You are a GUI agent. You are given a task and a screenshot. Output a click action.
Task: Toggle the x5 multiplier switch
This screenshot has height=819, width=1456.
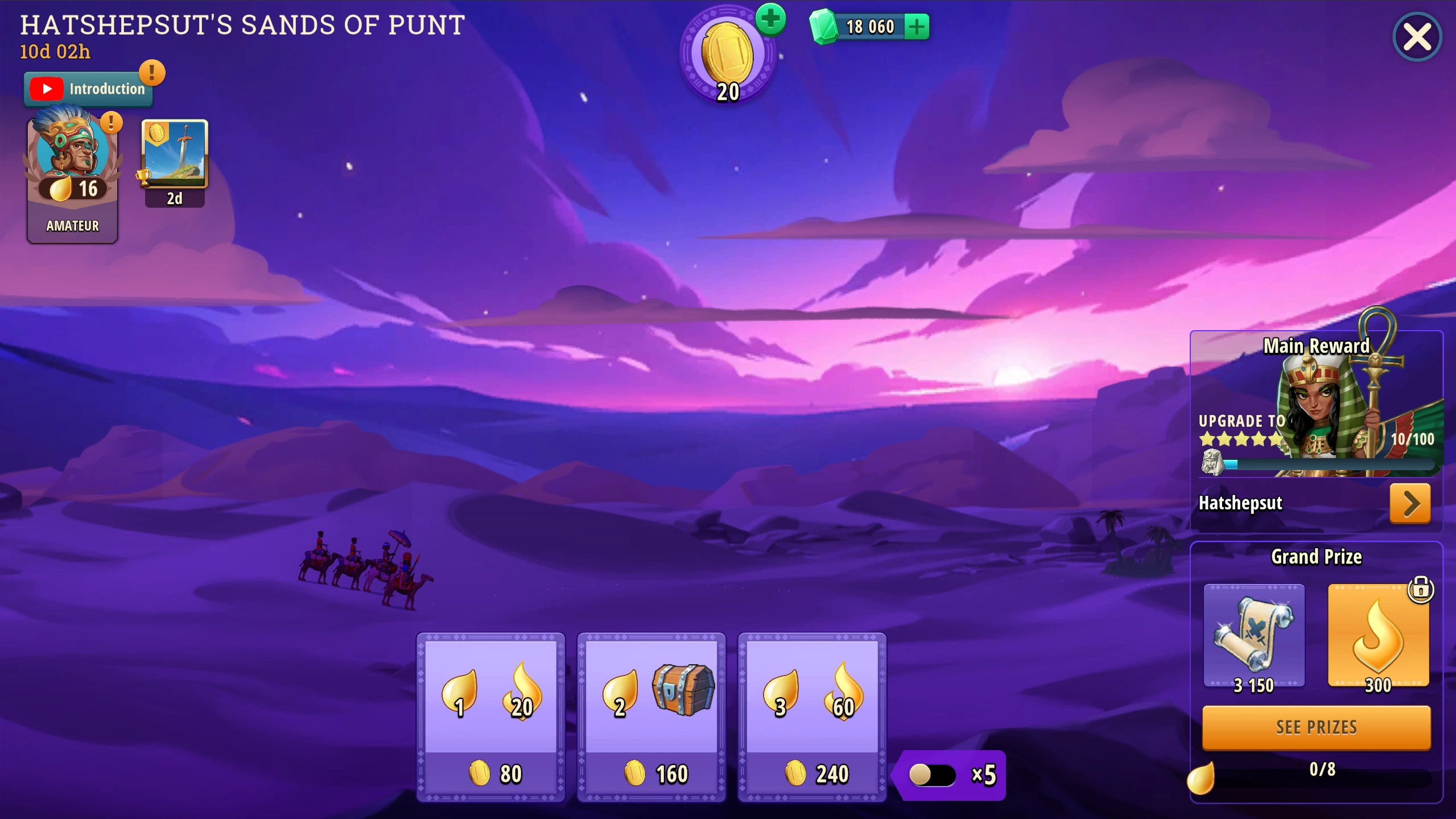pyautogui.click(x=932, y=775)
